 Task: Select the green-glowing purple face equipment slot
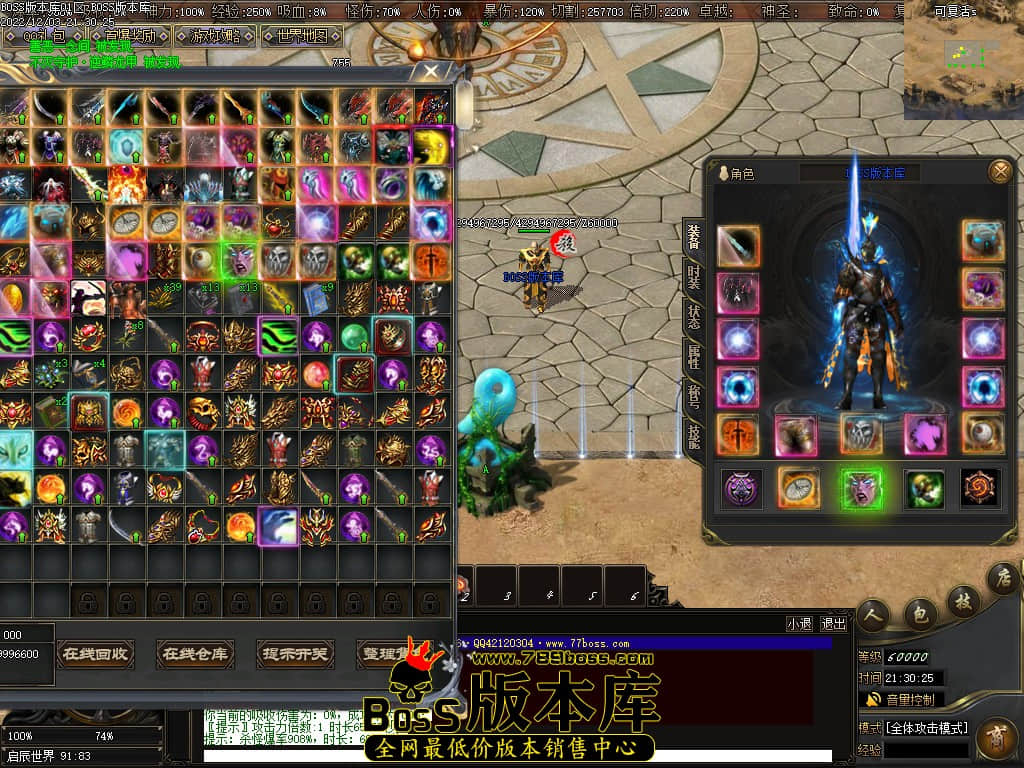point(861,488)
